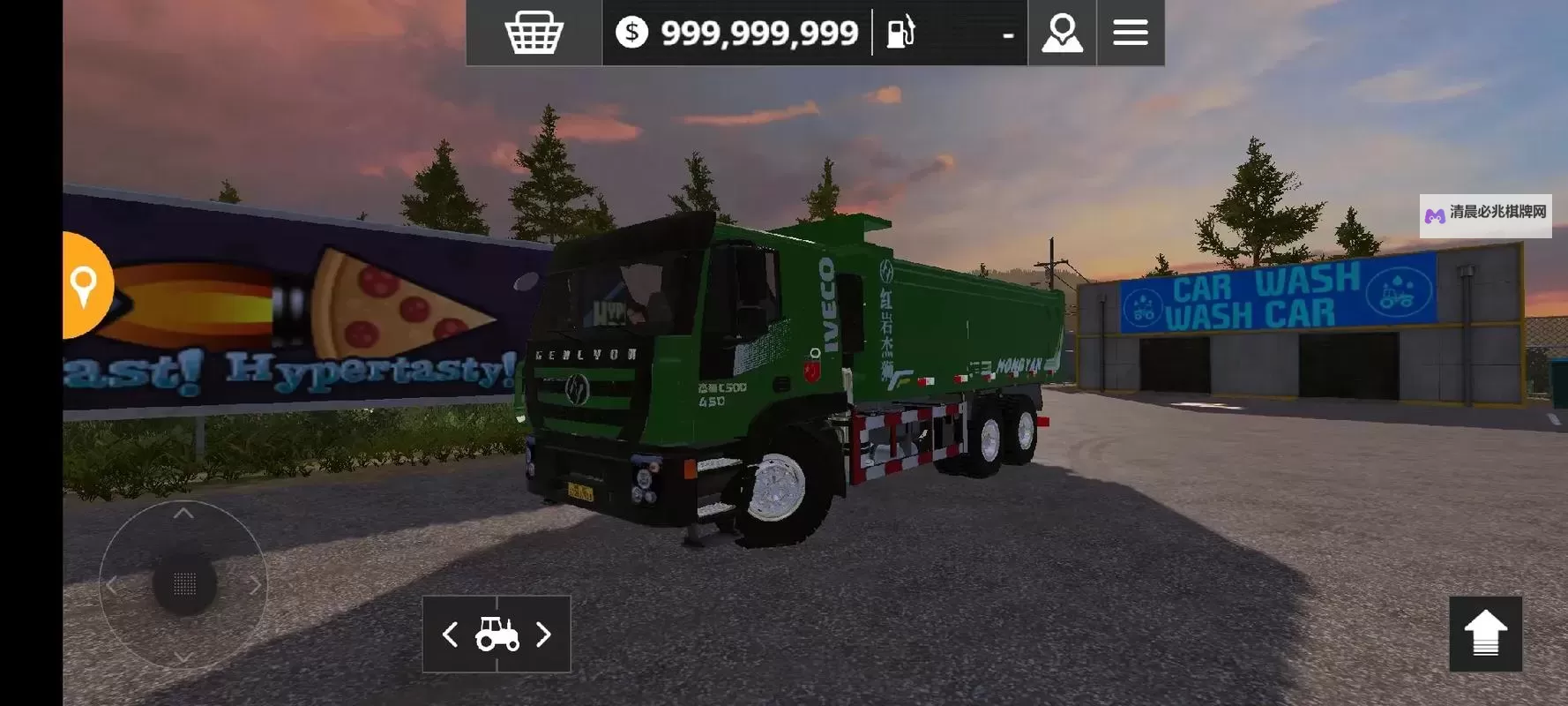The image size is (1568, 706).
Task: Switch to the next vehicle
Action: coord(544,635)
